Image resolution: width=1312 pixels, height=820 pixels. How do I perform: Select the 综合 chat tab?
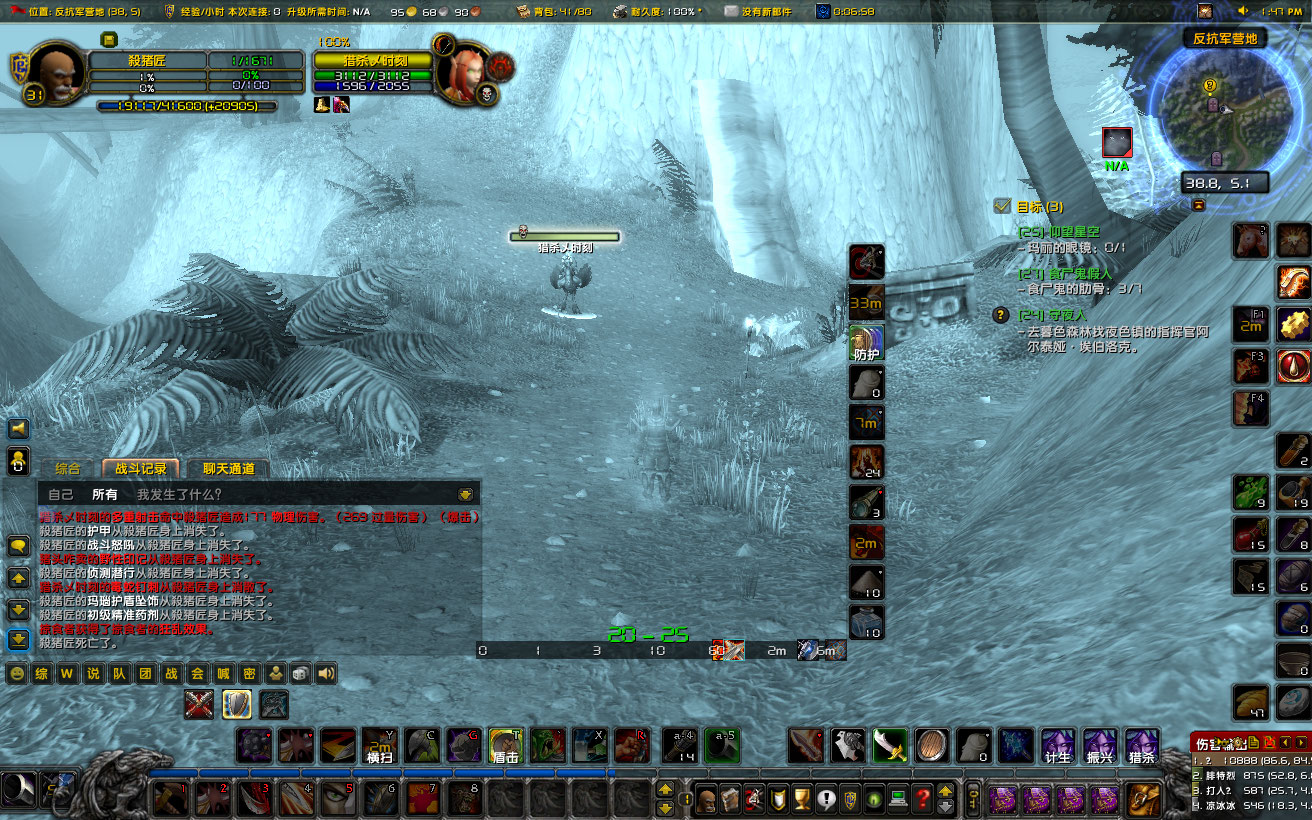pyautogui.click(x=68, y=468)
